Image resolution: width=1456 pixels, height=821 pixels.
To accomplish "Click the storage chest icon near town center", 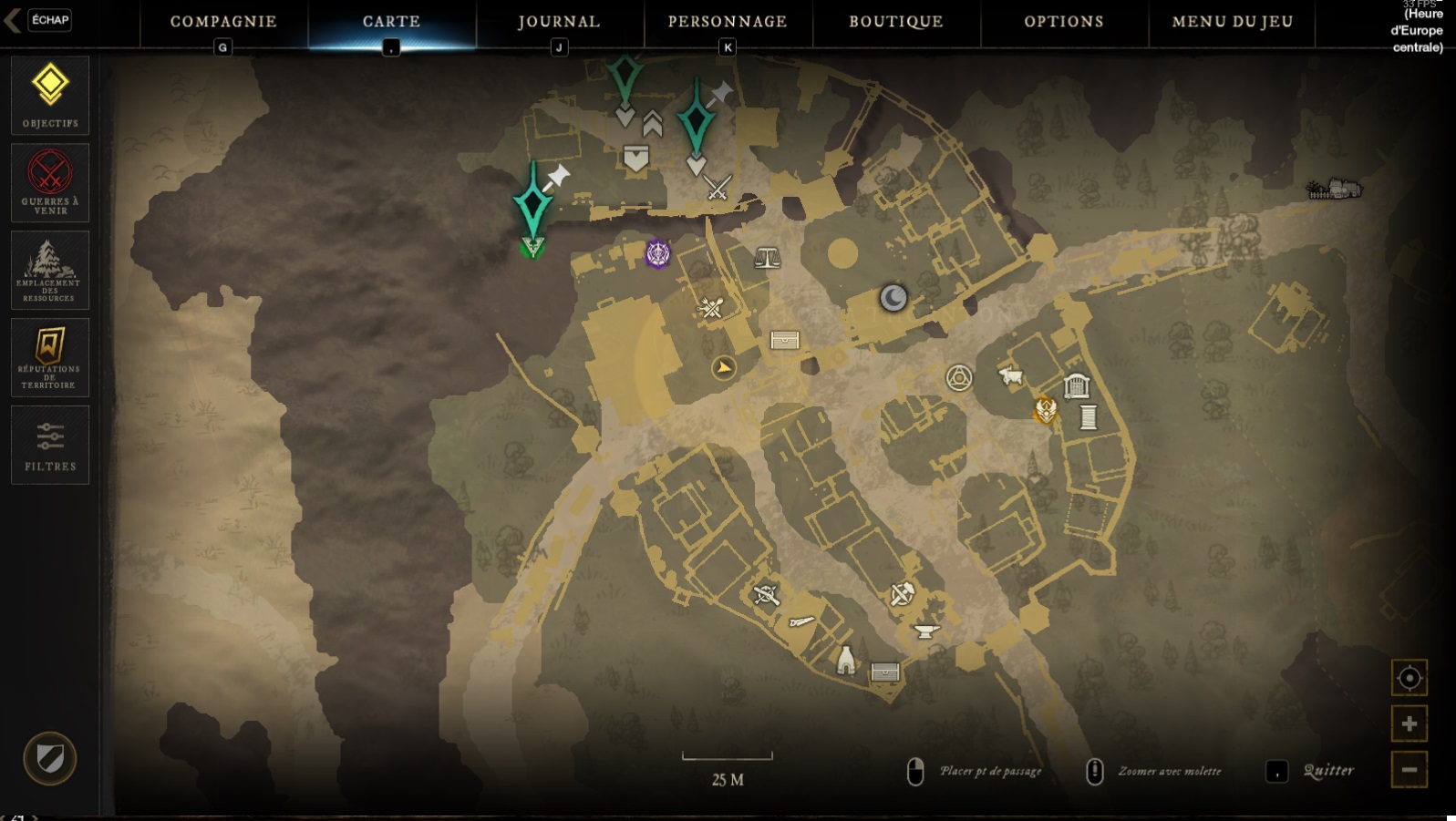I will pos(785,340).
